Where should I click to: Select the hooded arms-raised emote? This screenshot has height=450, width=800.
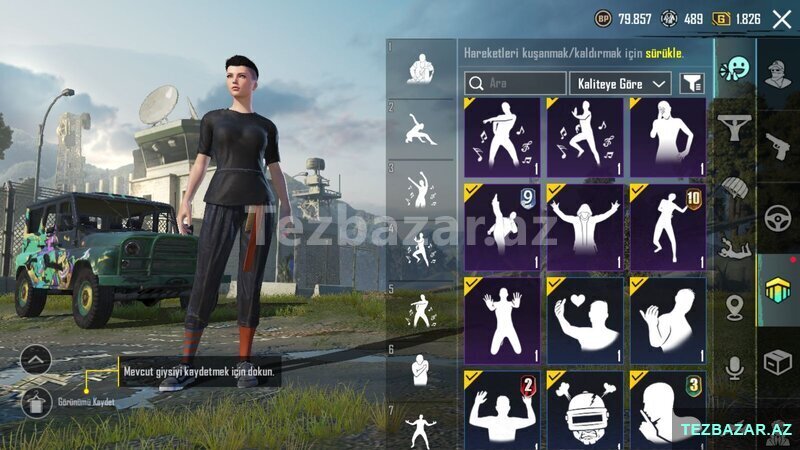pos(585,226)
